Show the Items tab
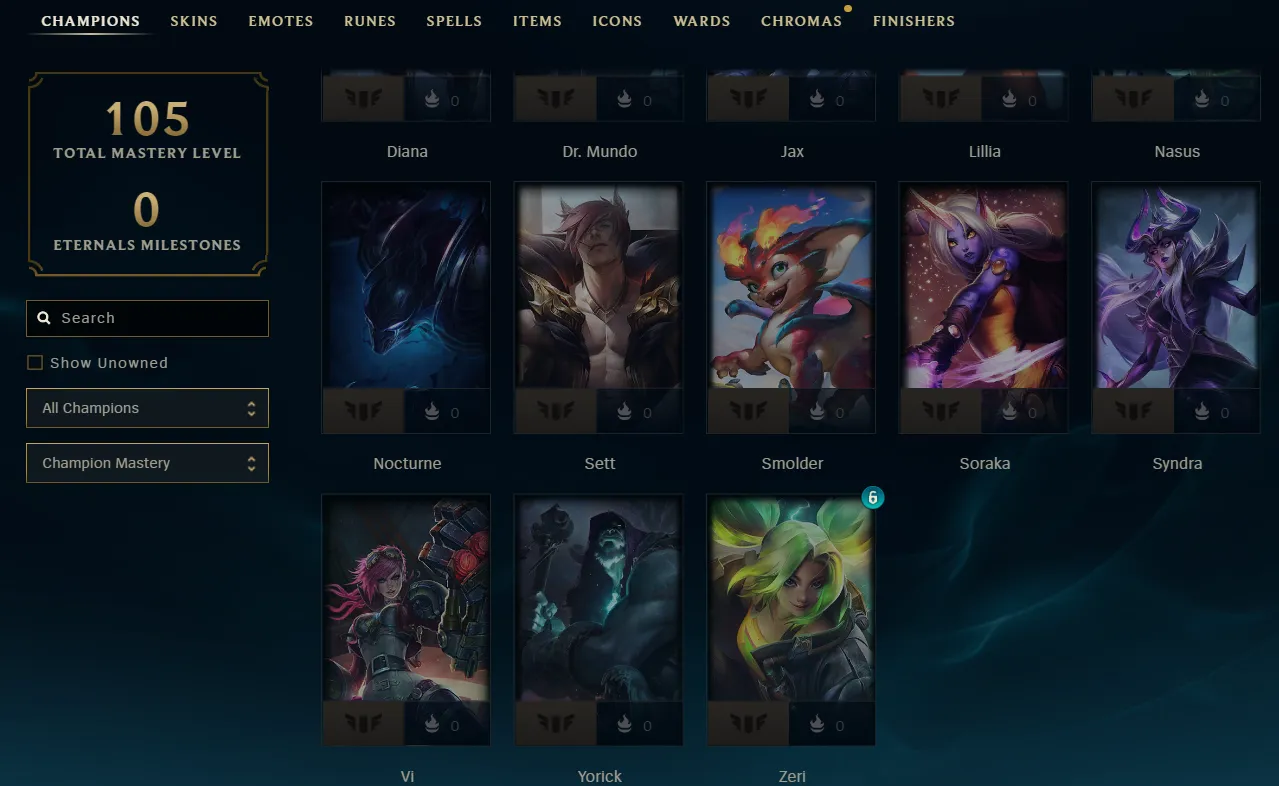This screenshot has height=786, width=1279. coord(537,21)
